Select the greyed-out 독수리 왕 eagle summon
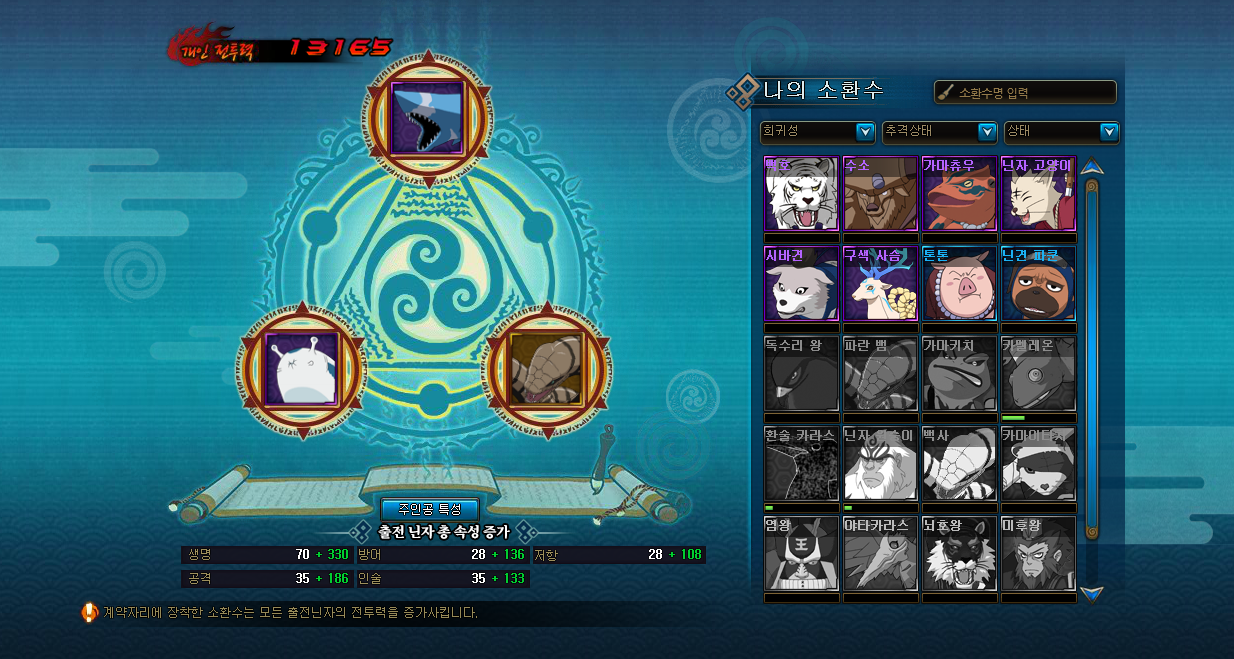This screenshot has height=659, width=1234. click(801, 374)
